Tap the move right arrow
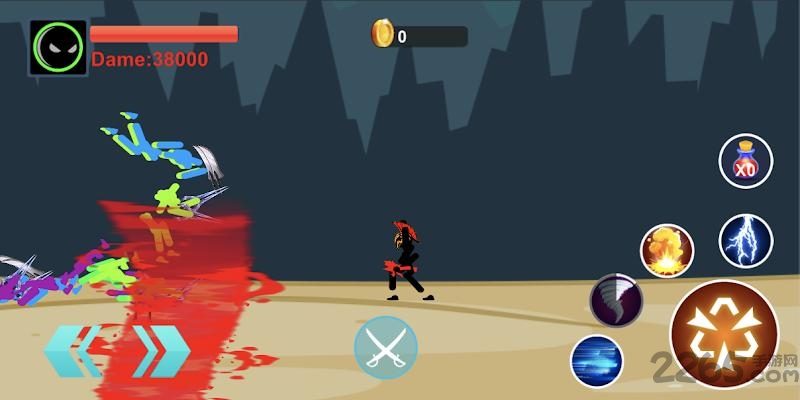The image size is (800, 400). click(x=160, y=351)
